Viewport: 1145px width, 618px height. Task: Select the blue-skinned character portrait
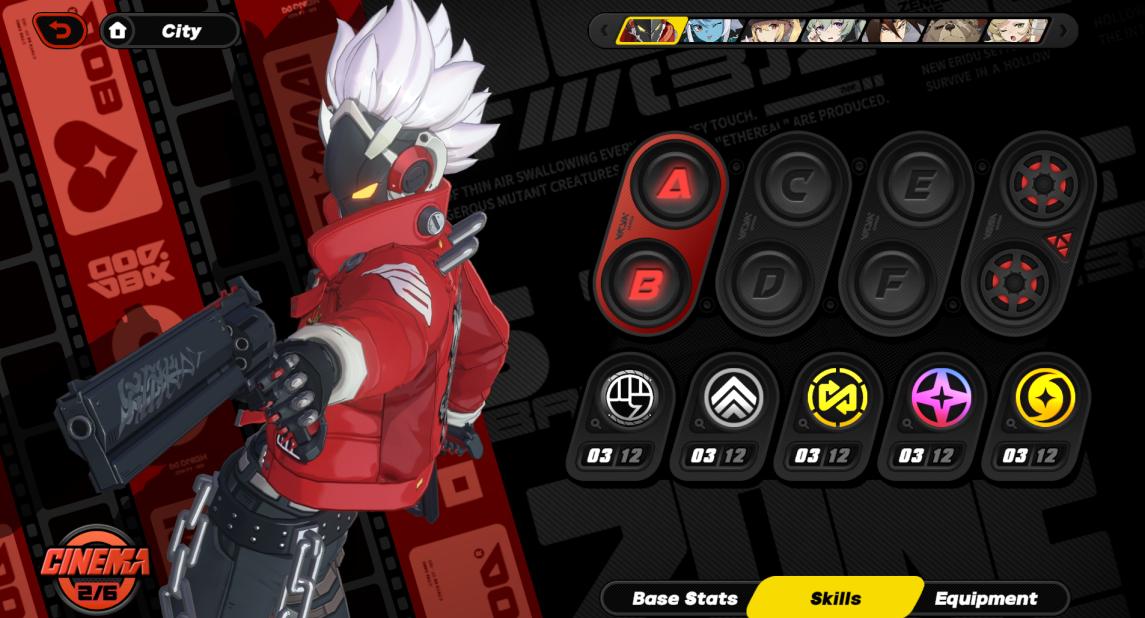[x=709, y=31]
